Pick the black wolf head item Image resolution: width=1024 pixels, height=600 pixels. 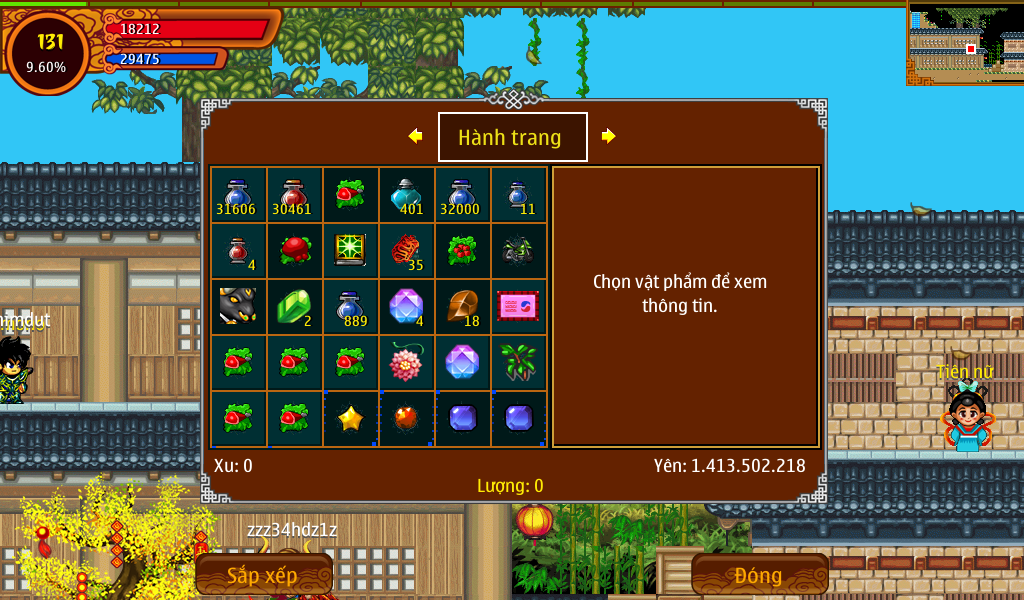[x=238, y=307]
